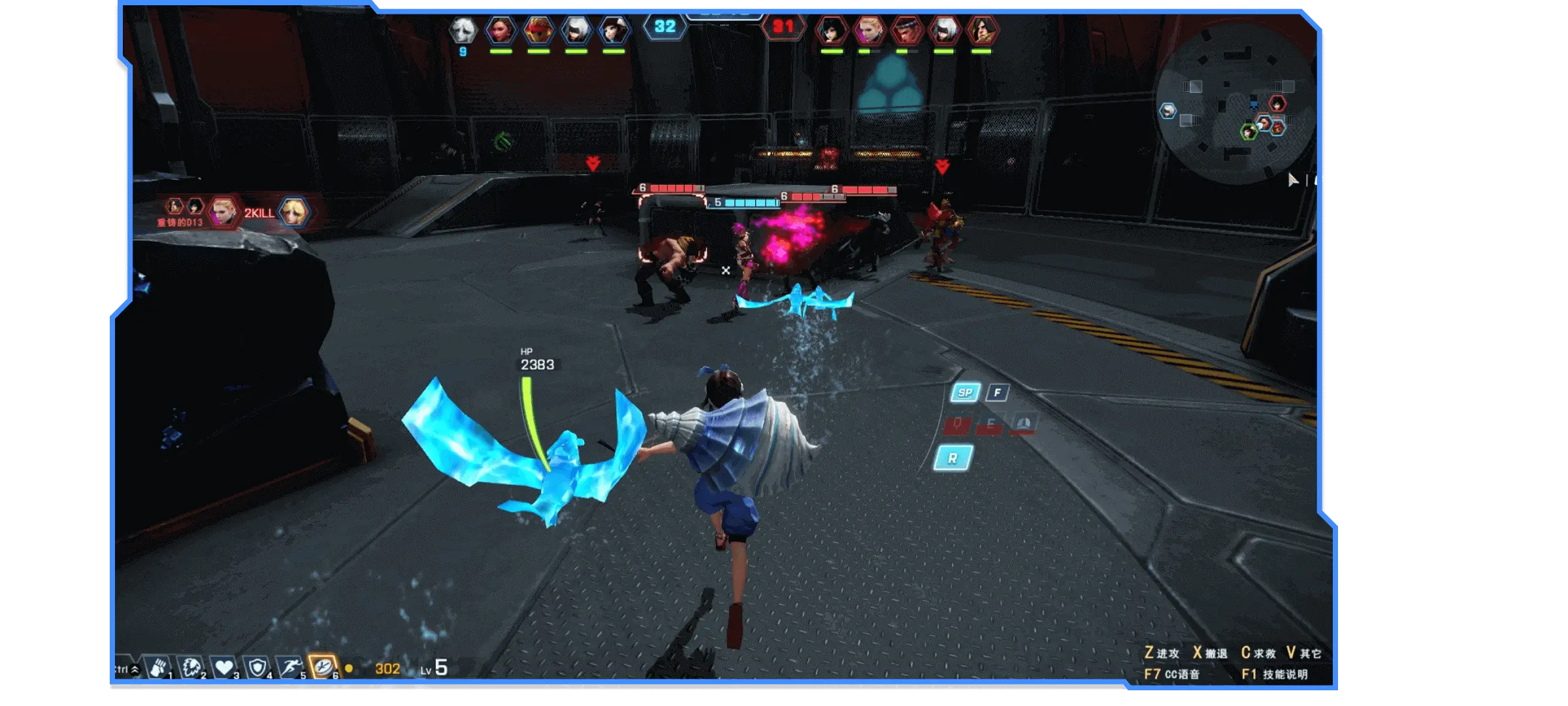
Task: Activate the highlighted orange coin slot
Action: click(x=323, y=667)
